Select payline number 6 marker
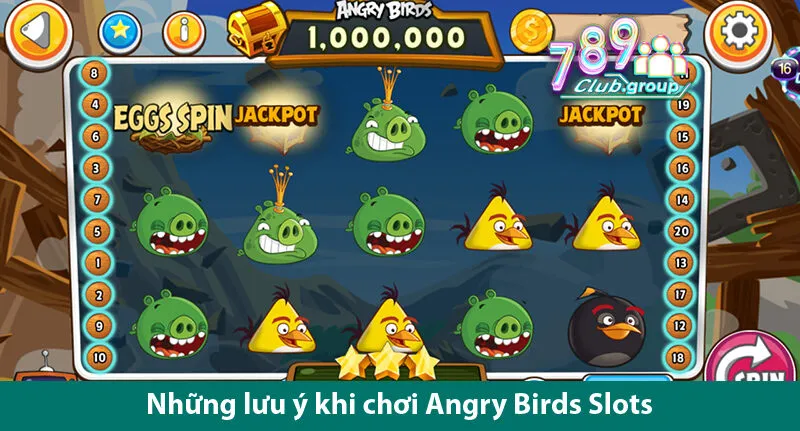Image resolution: width=800 pixels, height=431 pixels. point(95,135)
